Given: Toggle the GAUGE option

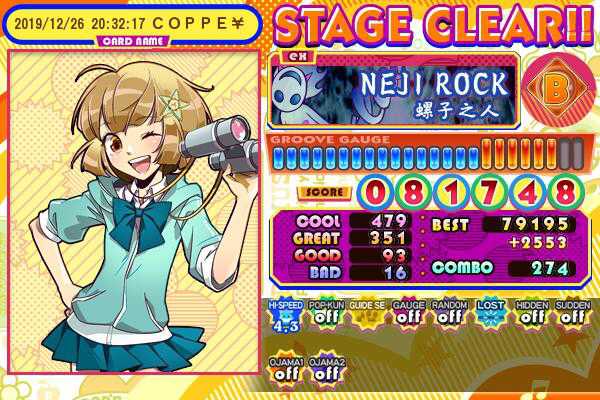Looking at the screenshot, I should [406, 316].
